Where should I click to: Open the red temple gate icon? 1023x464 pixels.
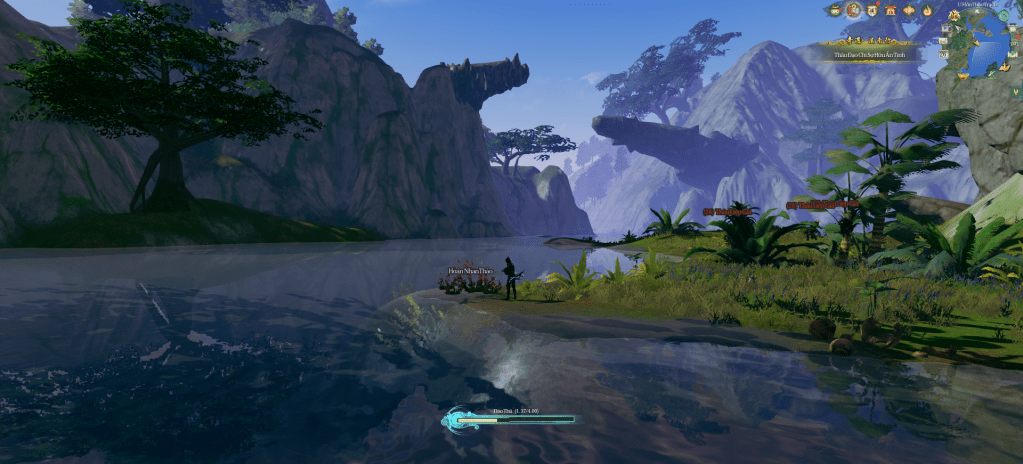point(889,10)
